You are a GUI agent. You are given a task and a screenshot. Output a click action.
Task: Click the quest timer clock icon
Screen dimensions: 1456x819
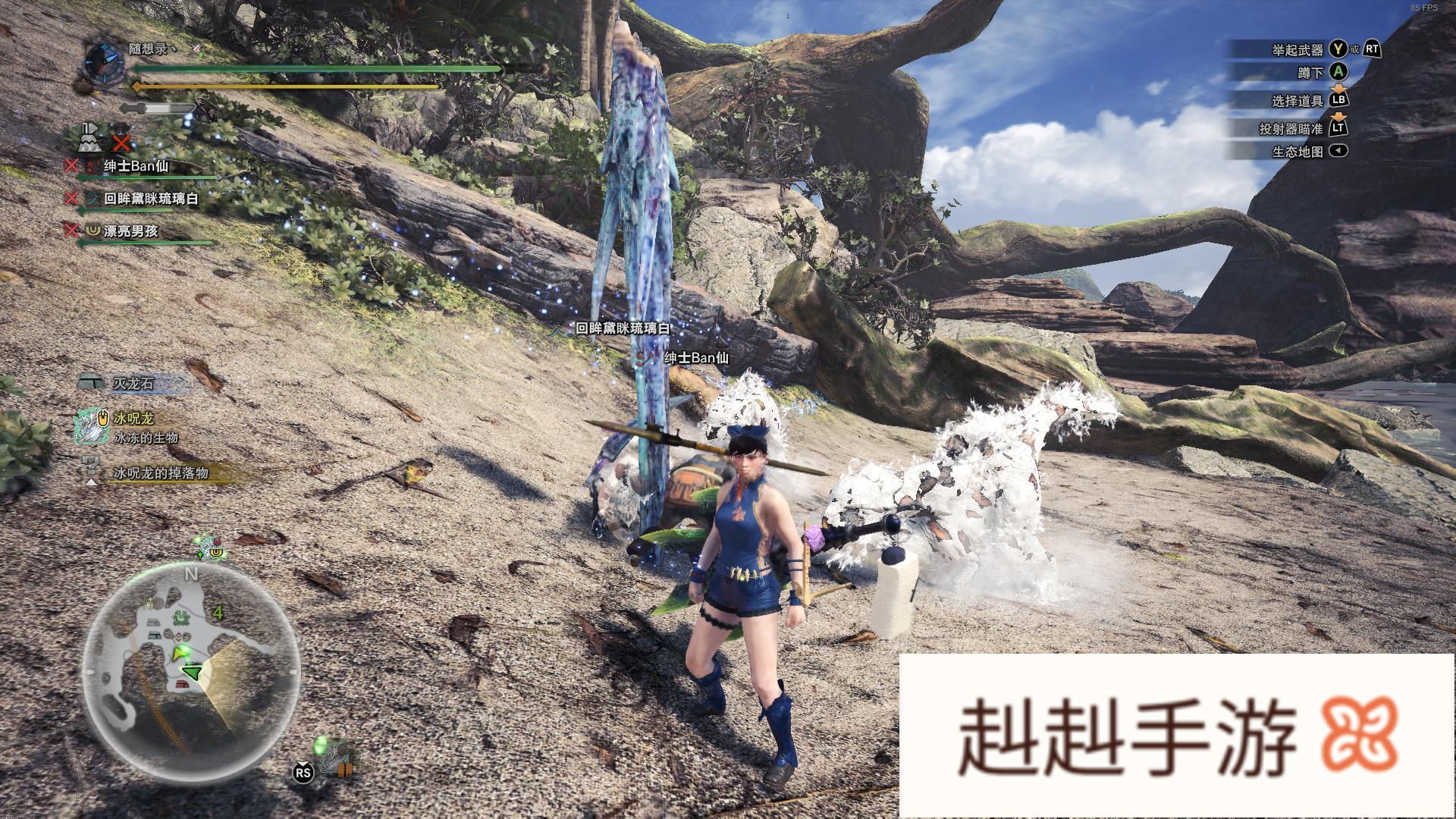[103, 62]
